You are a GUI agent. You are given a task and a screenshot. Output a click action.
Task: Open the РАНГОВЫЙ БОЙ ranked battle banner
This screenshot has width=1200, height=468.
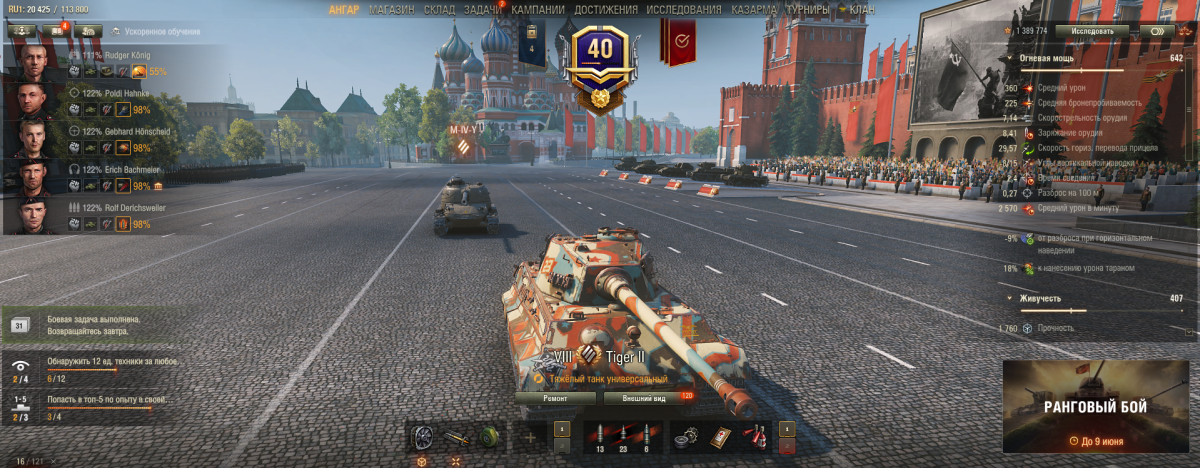[x=1096, y=408]
